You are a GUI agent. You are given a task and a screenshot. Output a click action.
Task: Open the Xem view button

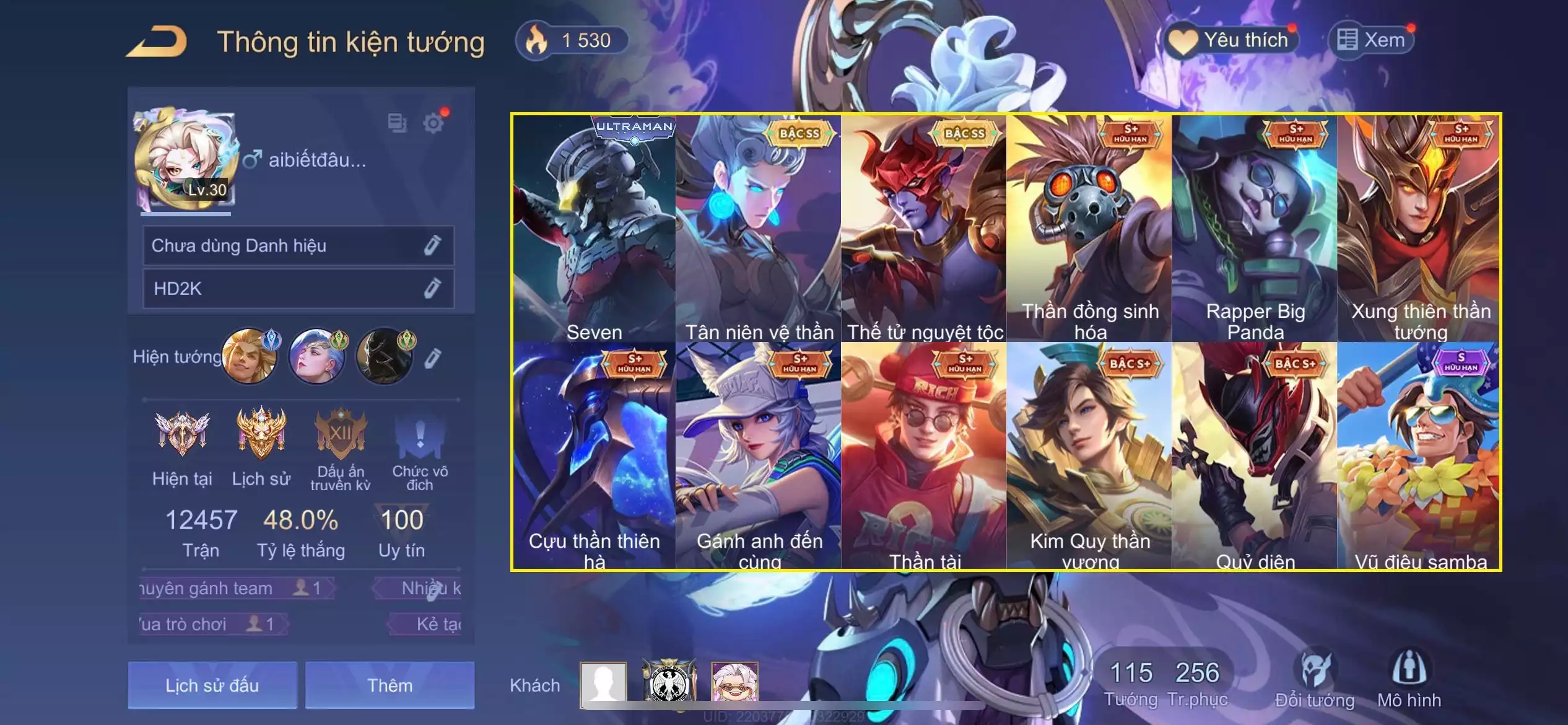click(x=1372, y=40)
